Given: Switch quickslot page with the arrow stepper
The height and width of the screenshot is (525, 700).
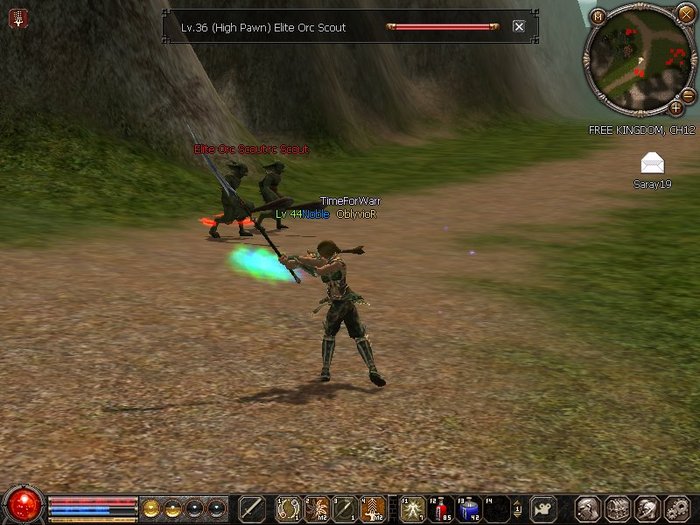Looking at the screenshot, I should coord(518,508).
